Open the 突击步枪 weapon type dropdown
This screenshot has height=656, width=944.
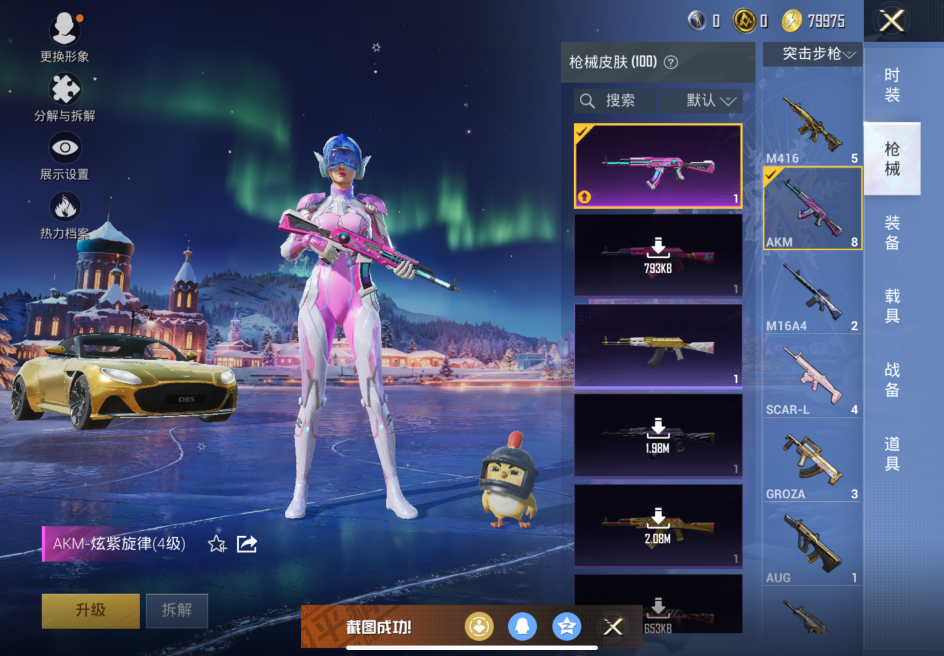pos(812,54)
